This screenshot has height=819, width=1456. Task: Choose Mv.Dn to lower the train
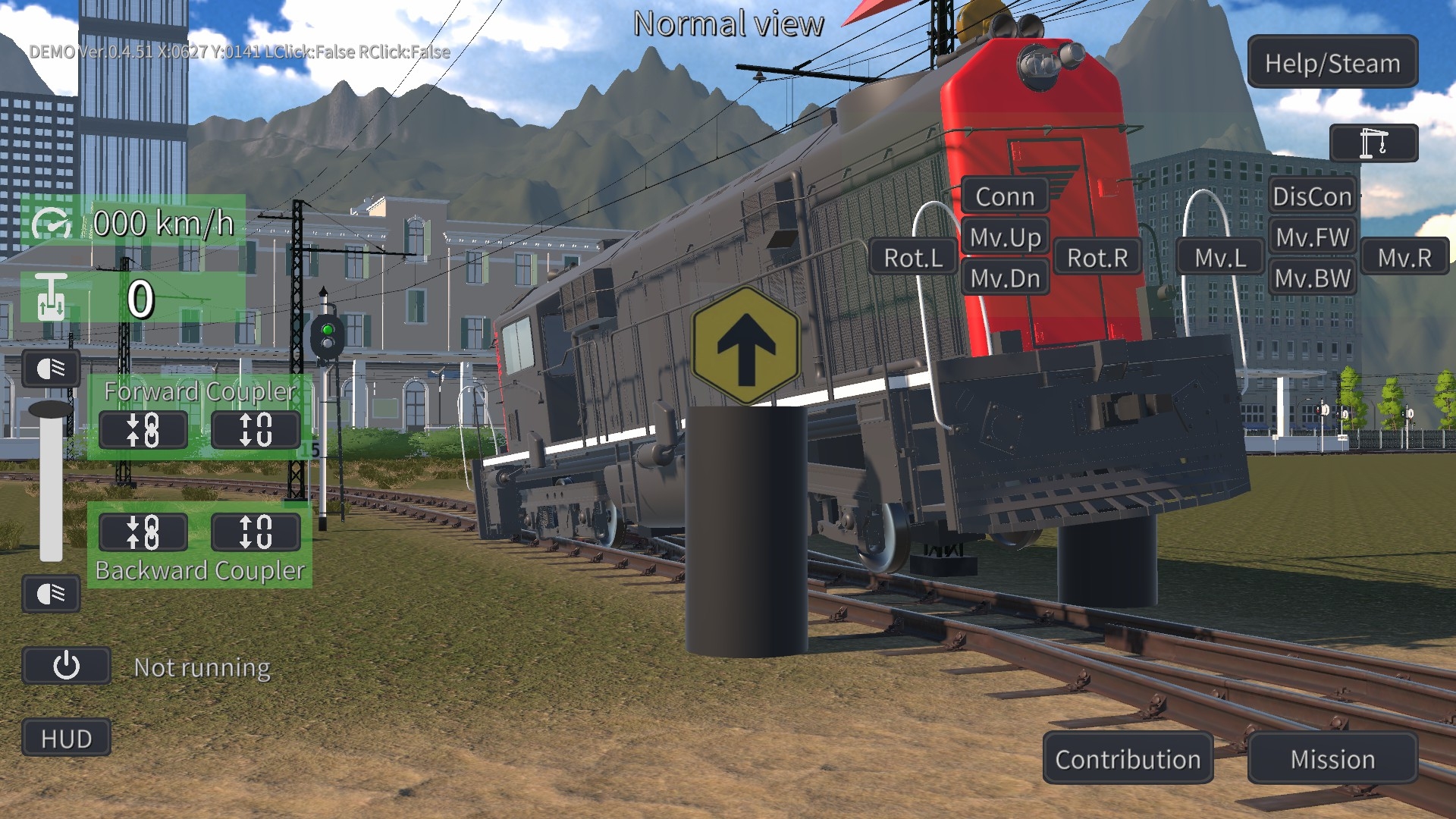pyautogui.click(x=1005, y=278)
